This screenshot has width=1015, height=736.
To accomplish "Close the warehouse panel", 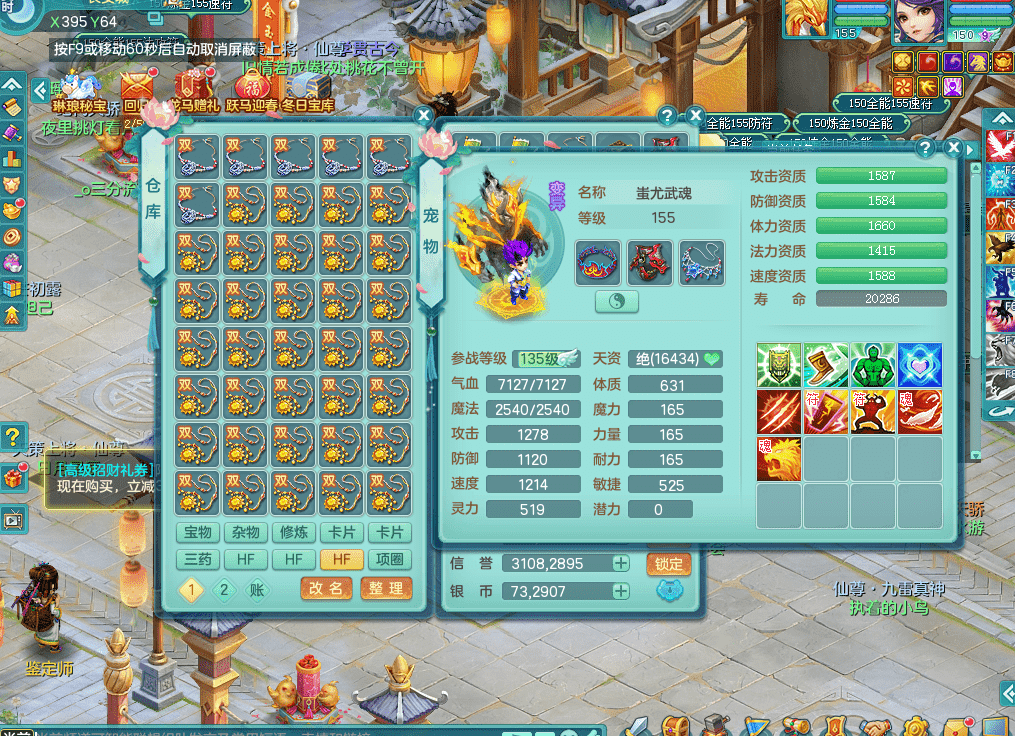I will pyautogui.click(x=424, y=116).
